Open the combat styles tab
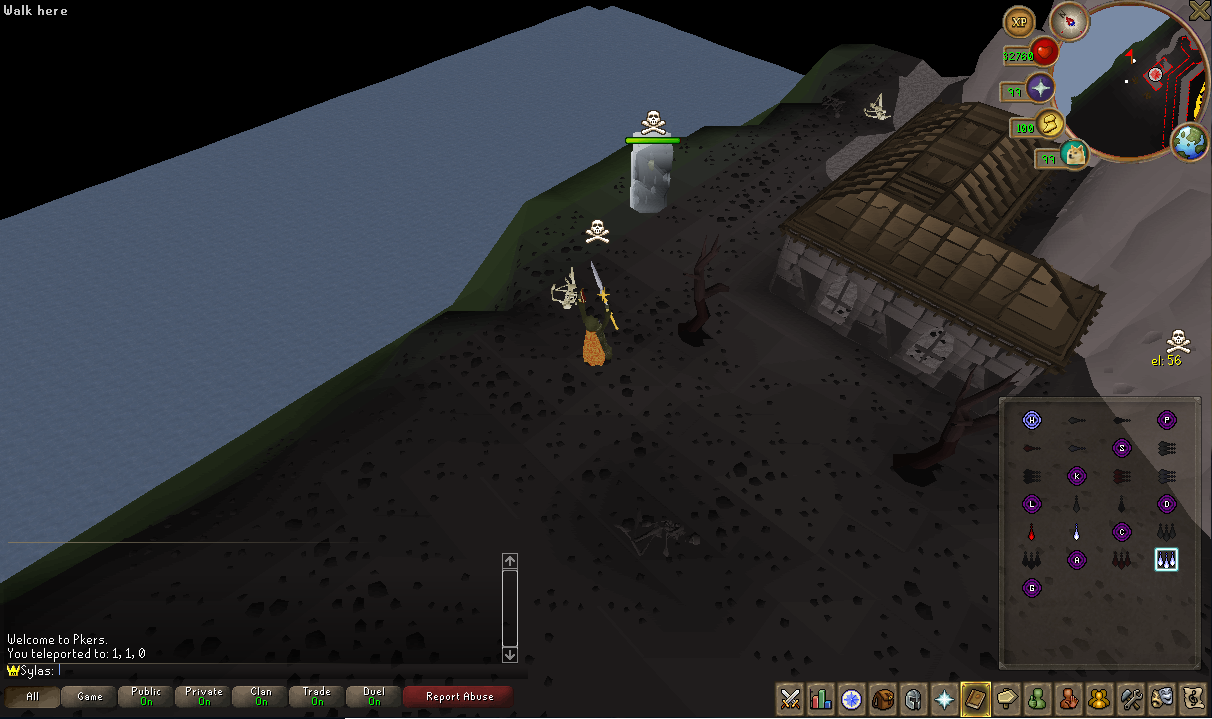The image size is (1212, 719). click(x=791, y=698)
